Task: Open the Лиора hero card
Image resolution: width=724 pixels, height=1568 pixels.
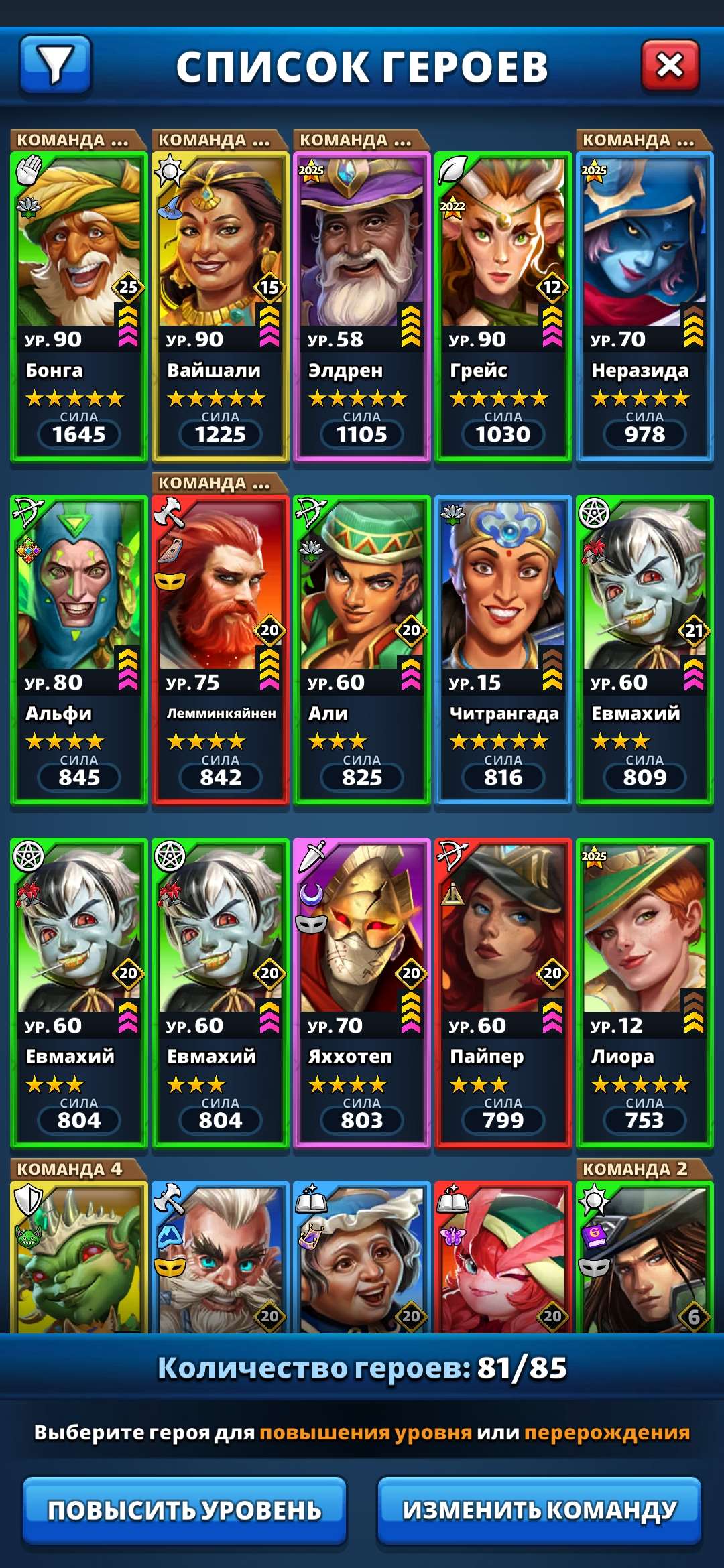Action: click(645, 993)
